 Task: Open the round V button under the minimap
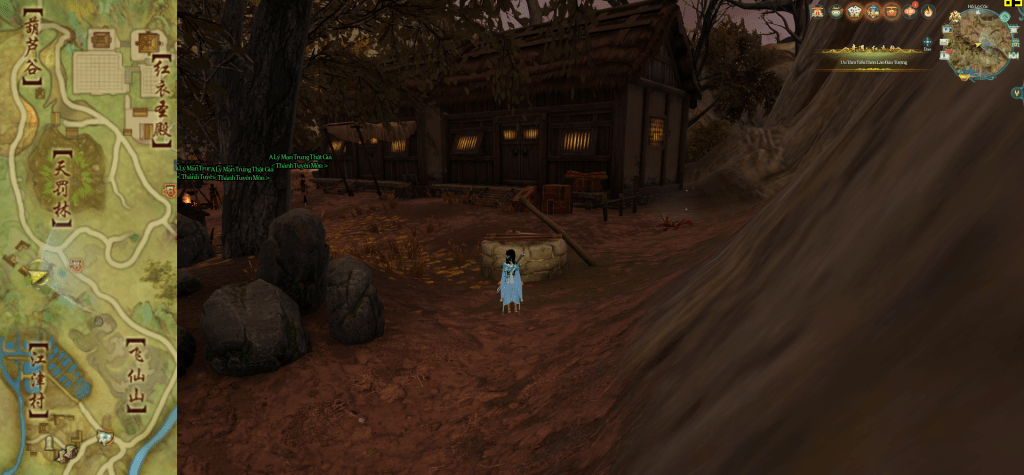click(1016, 93)
